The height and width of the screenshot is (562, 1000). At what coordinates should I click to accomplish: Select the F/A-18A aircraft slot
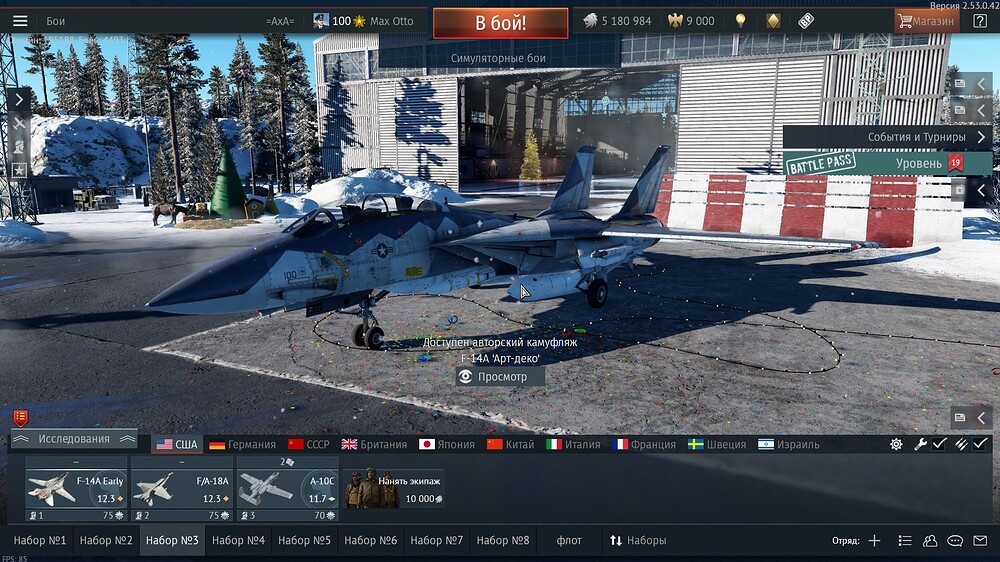click(x=183, y=490)
